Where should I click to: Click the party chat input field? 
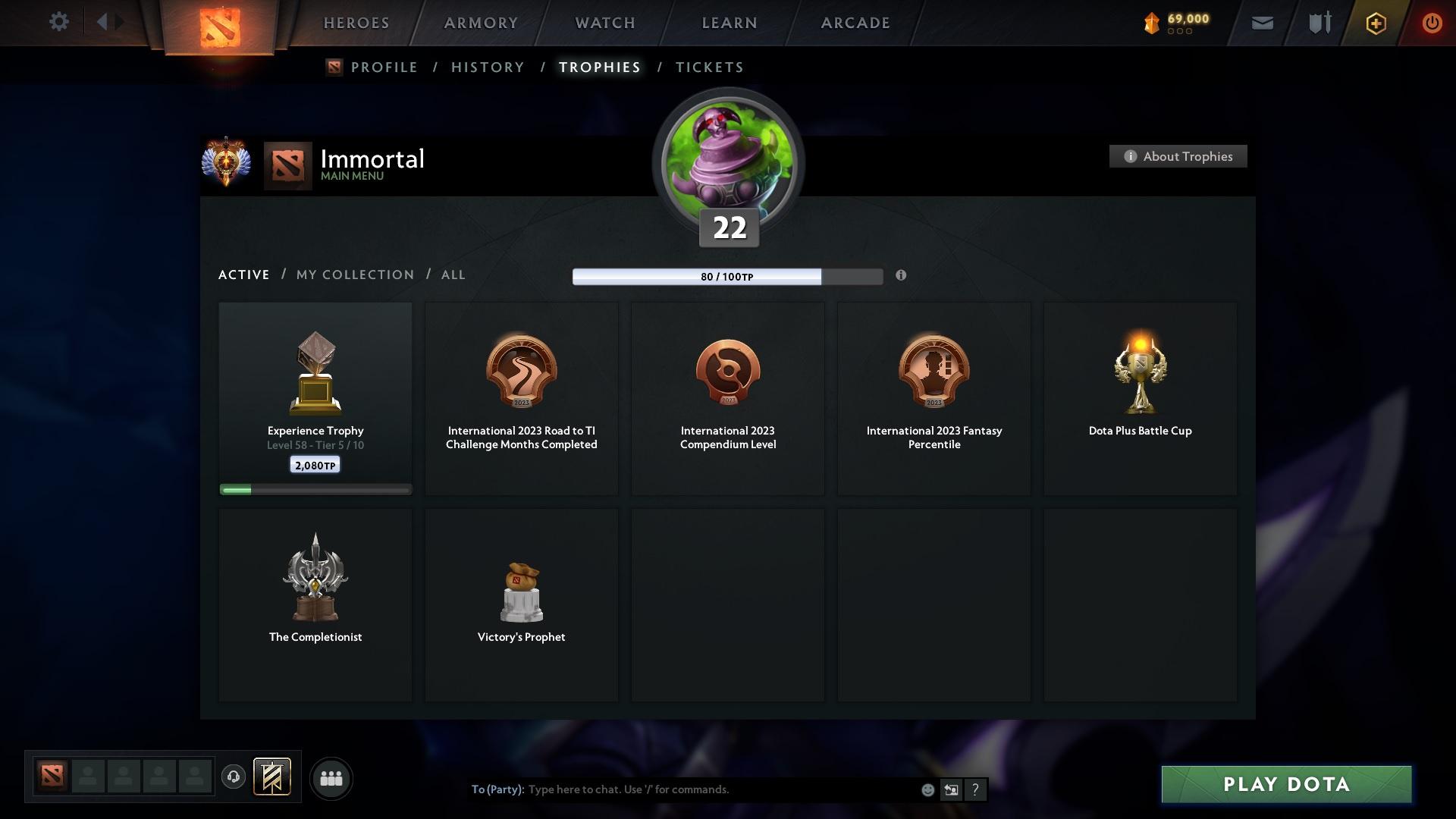tap(682, 789)
